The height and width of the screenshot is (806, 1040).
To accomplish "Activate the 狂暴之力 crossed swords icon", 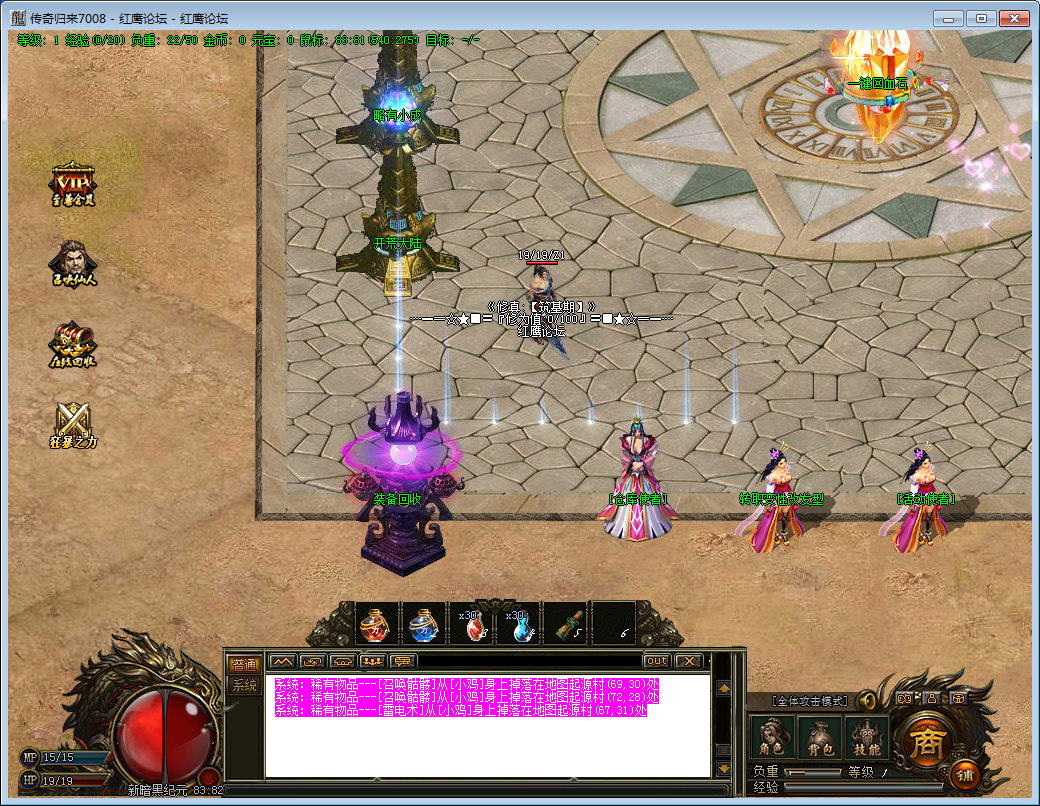I will 73,422.
